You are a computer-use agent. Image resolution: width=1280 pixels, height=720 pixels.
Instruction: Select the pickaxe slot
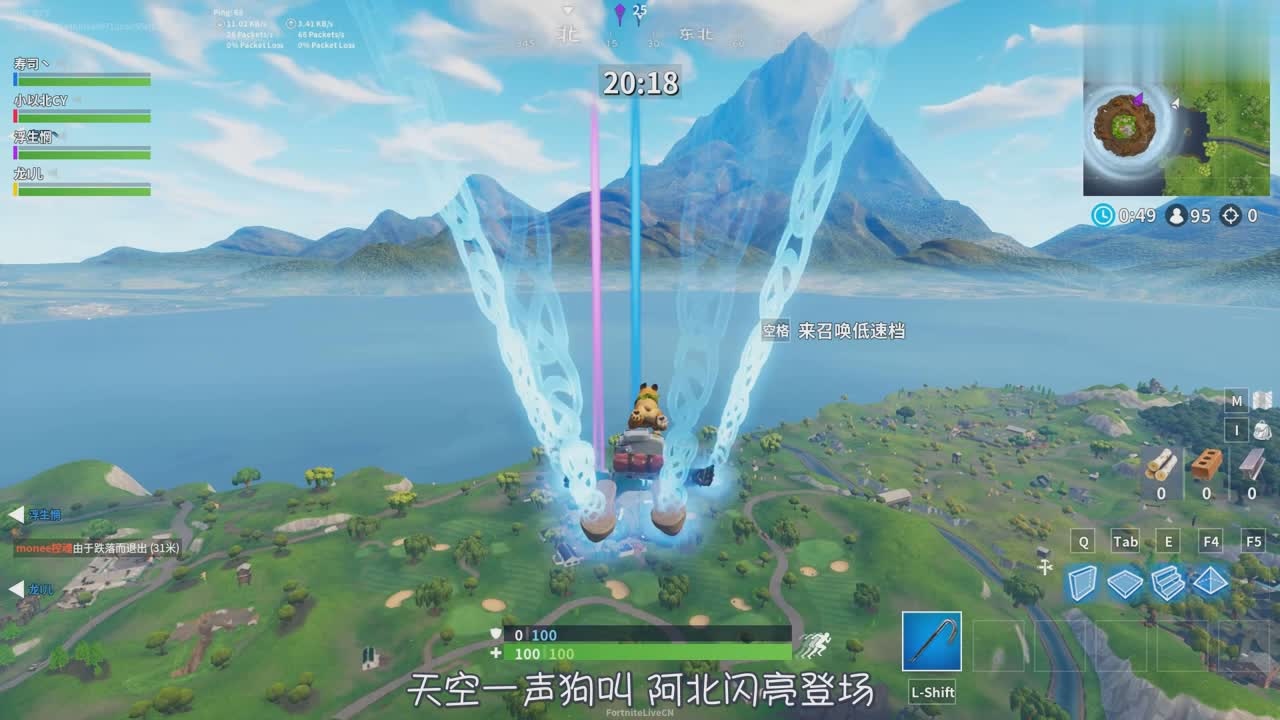click(x=931, y=641)
